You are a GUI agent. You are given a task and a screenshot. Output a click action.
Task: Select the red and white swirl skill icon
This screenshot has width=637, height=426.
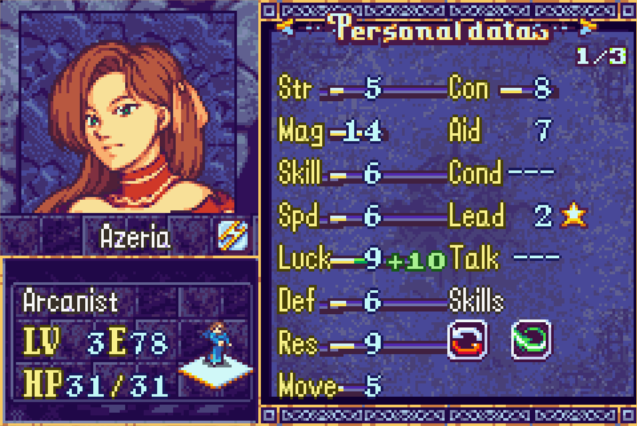[x=466, y=339]
